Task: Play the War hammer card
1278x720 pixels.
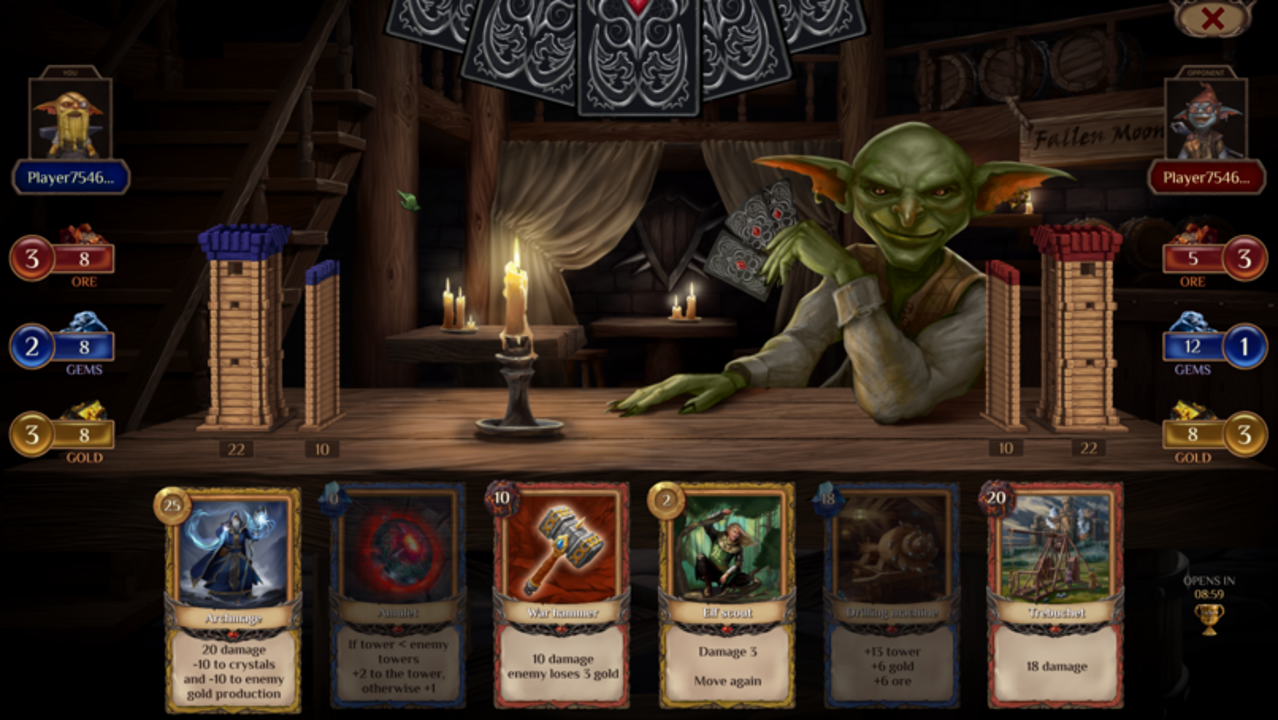Action: click(561, 597)
